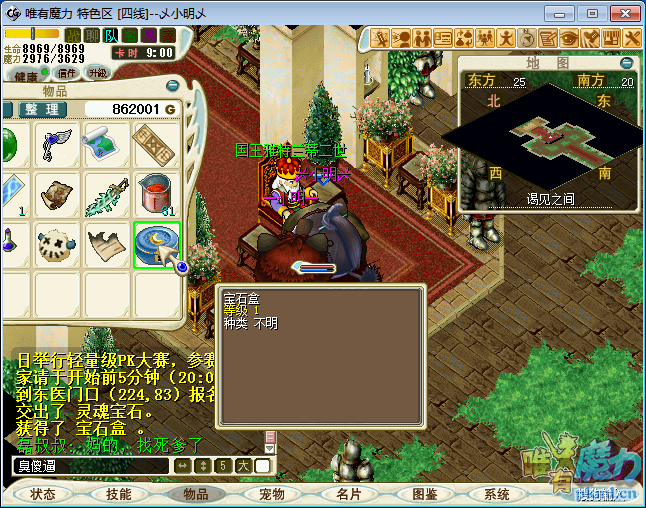This screenshot has height=508, width=646.
Task: Open the 状态 status tab
Action: tap(43, 494)
